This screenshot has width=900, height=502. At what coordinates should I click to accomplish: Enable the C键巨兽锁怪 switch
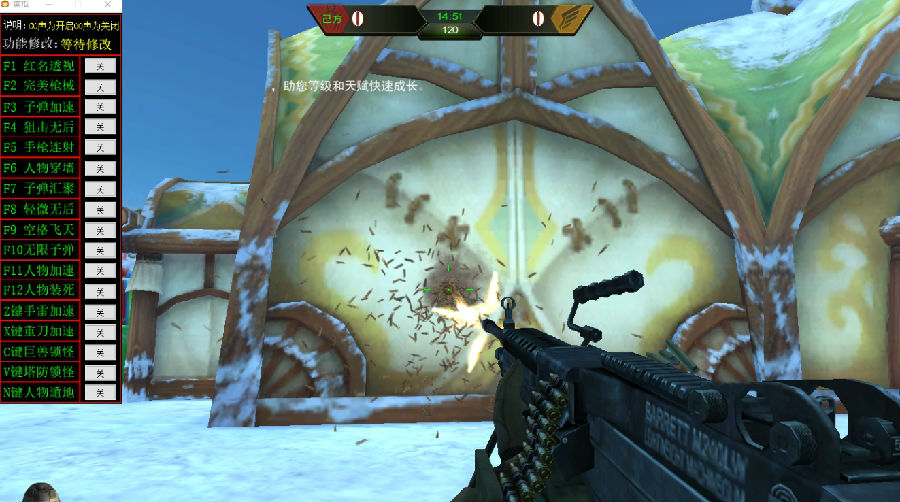(100, 353)
